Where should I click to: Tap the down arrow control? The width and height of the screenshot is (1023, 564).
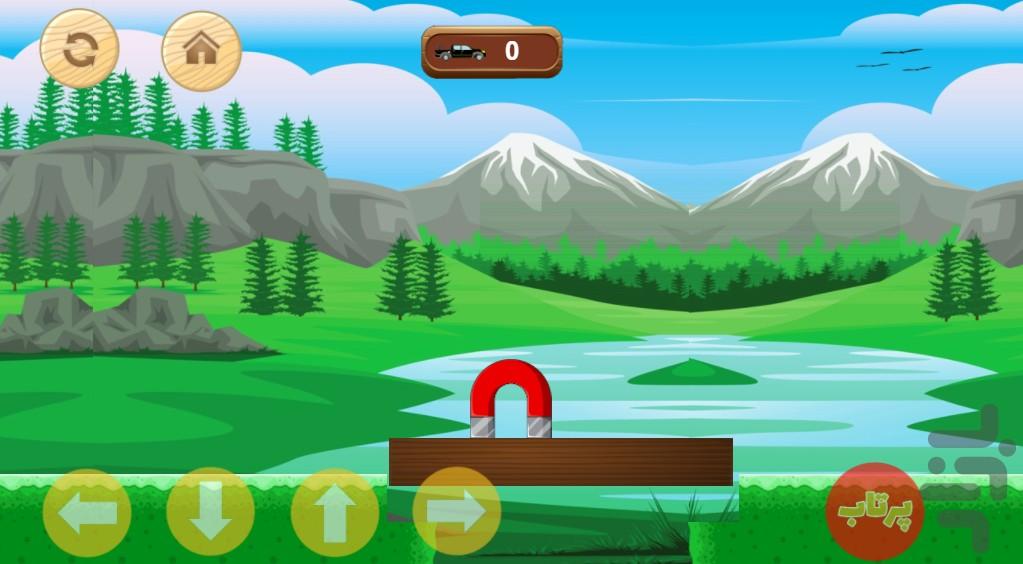pos(210,513)
